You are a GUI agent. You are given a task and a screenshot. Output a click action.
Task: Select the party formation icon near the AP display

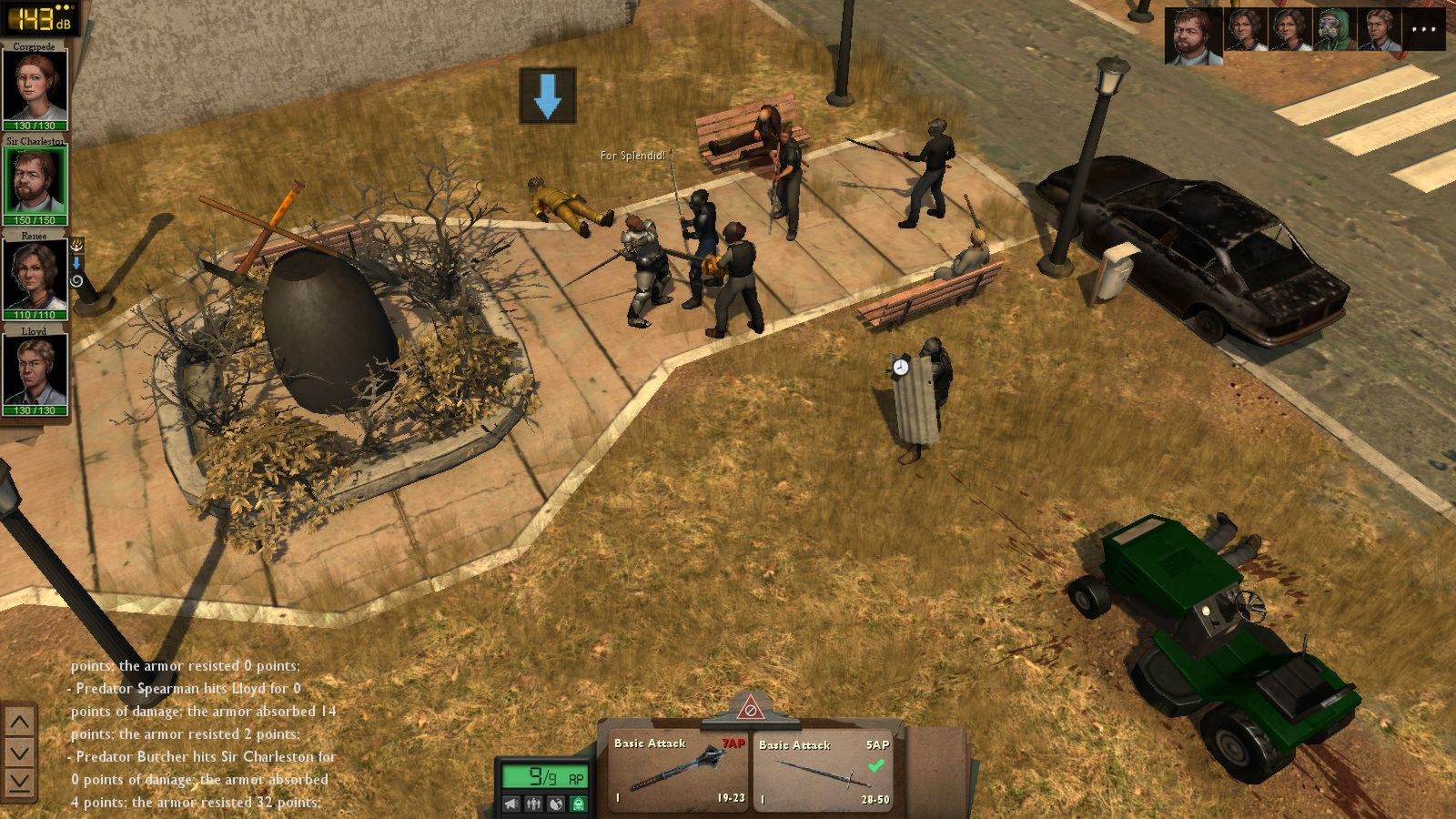[534, 804]
